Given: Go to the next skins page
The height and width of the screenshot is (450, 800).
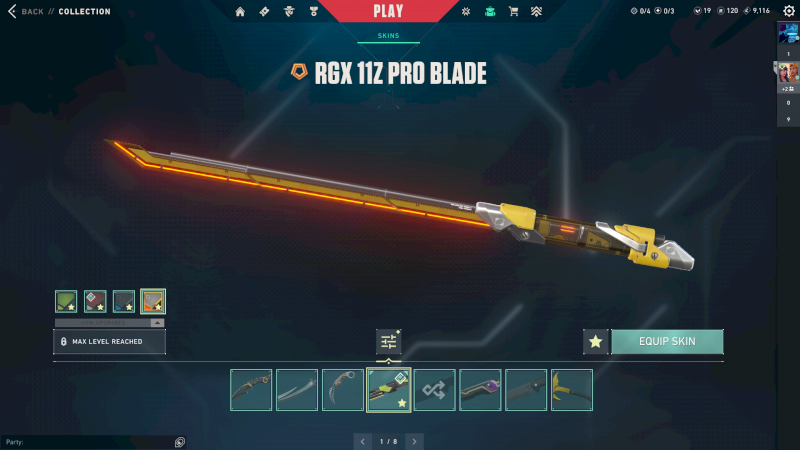Looking at the screenshot, I should (414, 441).
